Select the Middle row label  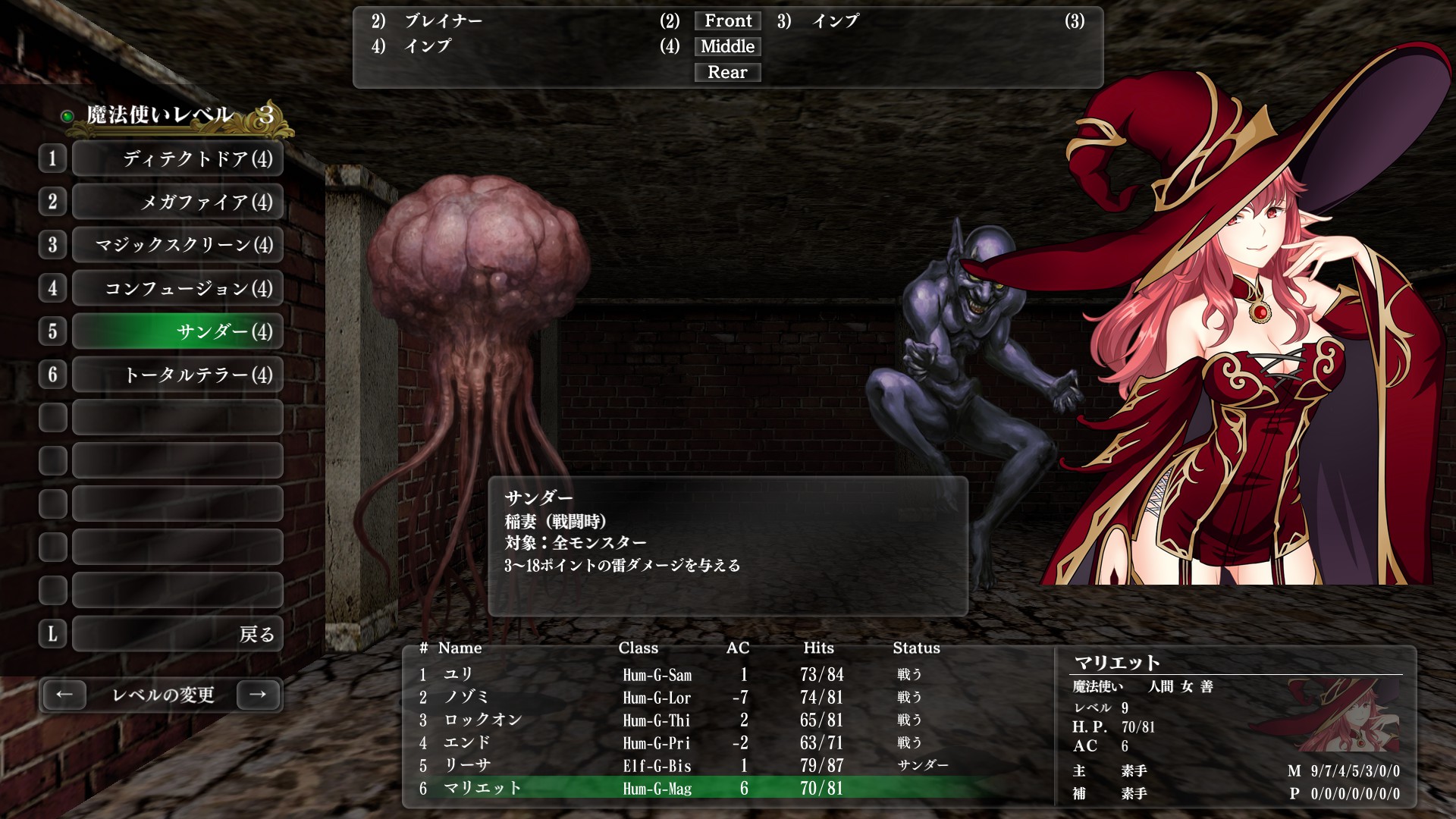pos(728,47)
